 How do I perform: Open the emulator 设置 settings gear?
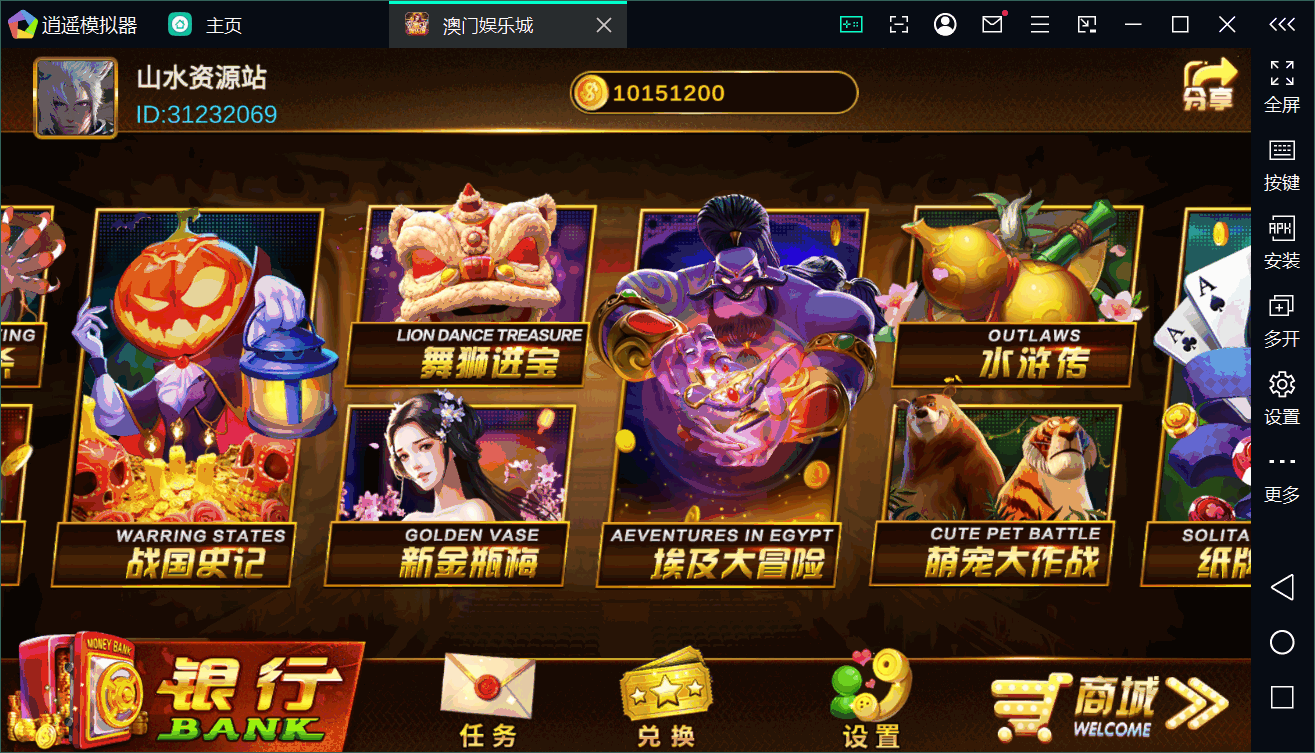1281,398
